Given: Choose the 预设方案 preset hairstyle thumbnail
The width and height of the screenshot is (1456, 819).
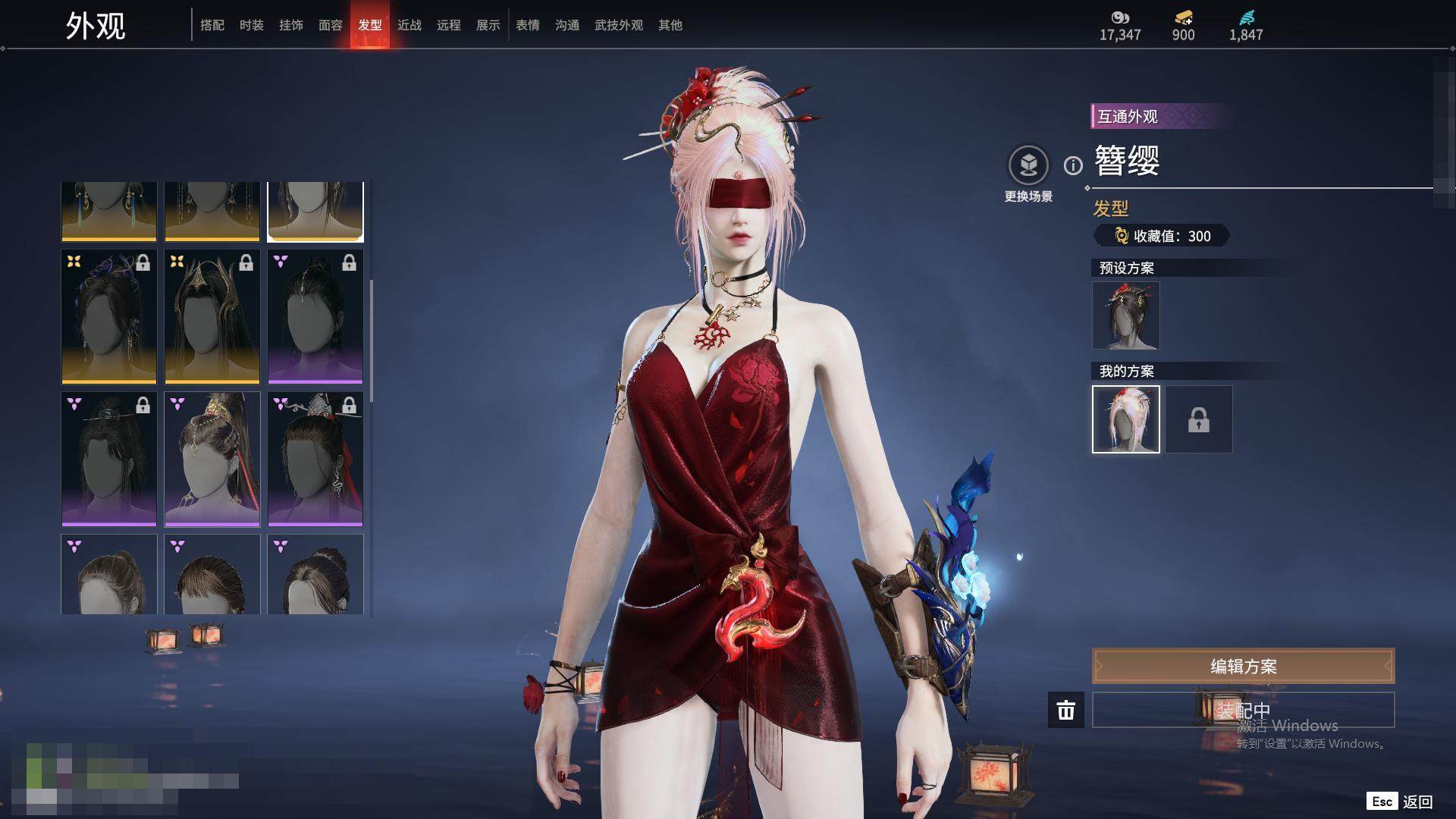Looking at the screenshot, I should coord(1126,315).
